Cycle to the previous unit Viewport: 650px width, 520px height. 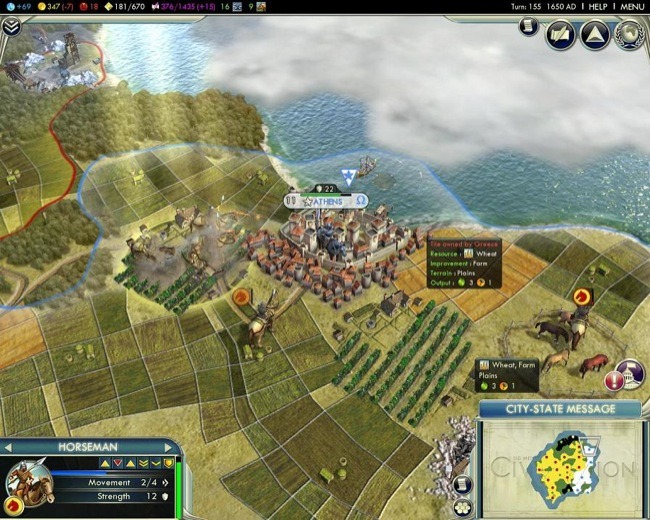click(8, 447)
